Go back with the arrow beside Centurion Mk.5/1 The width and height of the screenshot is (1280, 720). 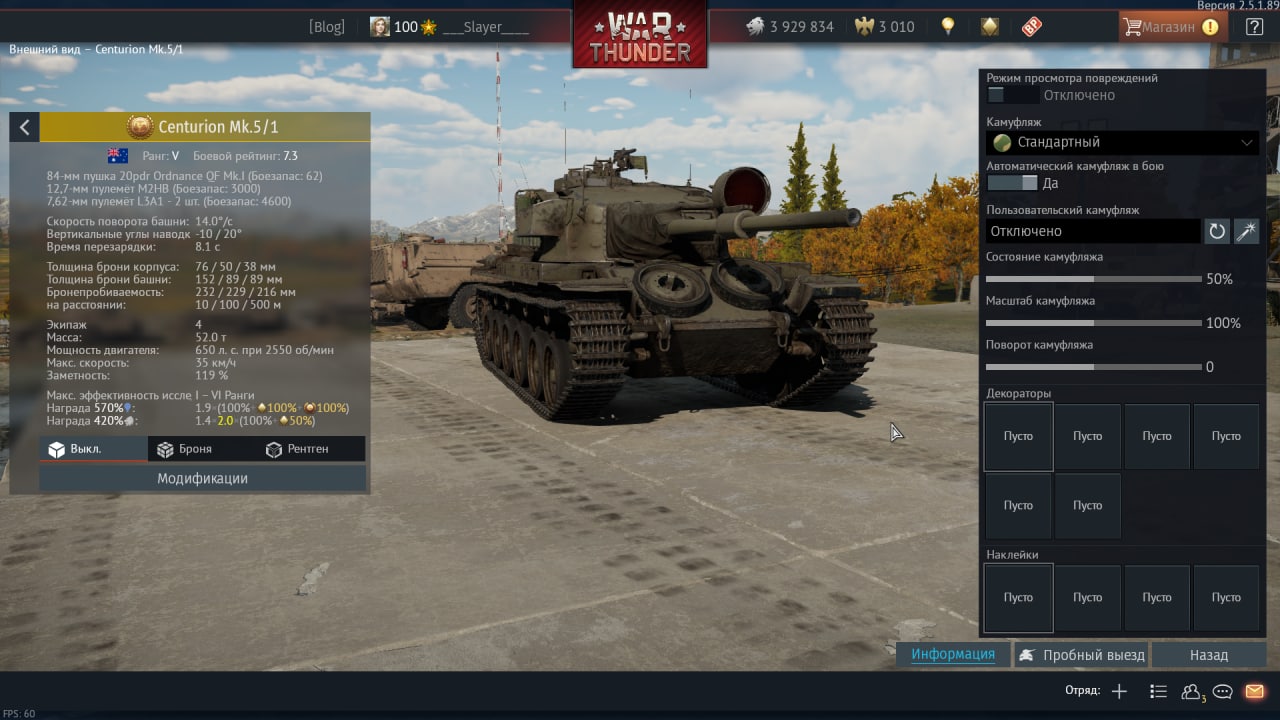[24, 127]
